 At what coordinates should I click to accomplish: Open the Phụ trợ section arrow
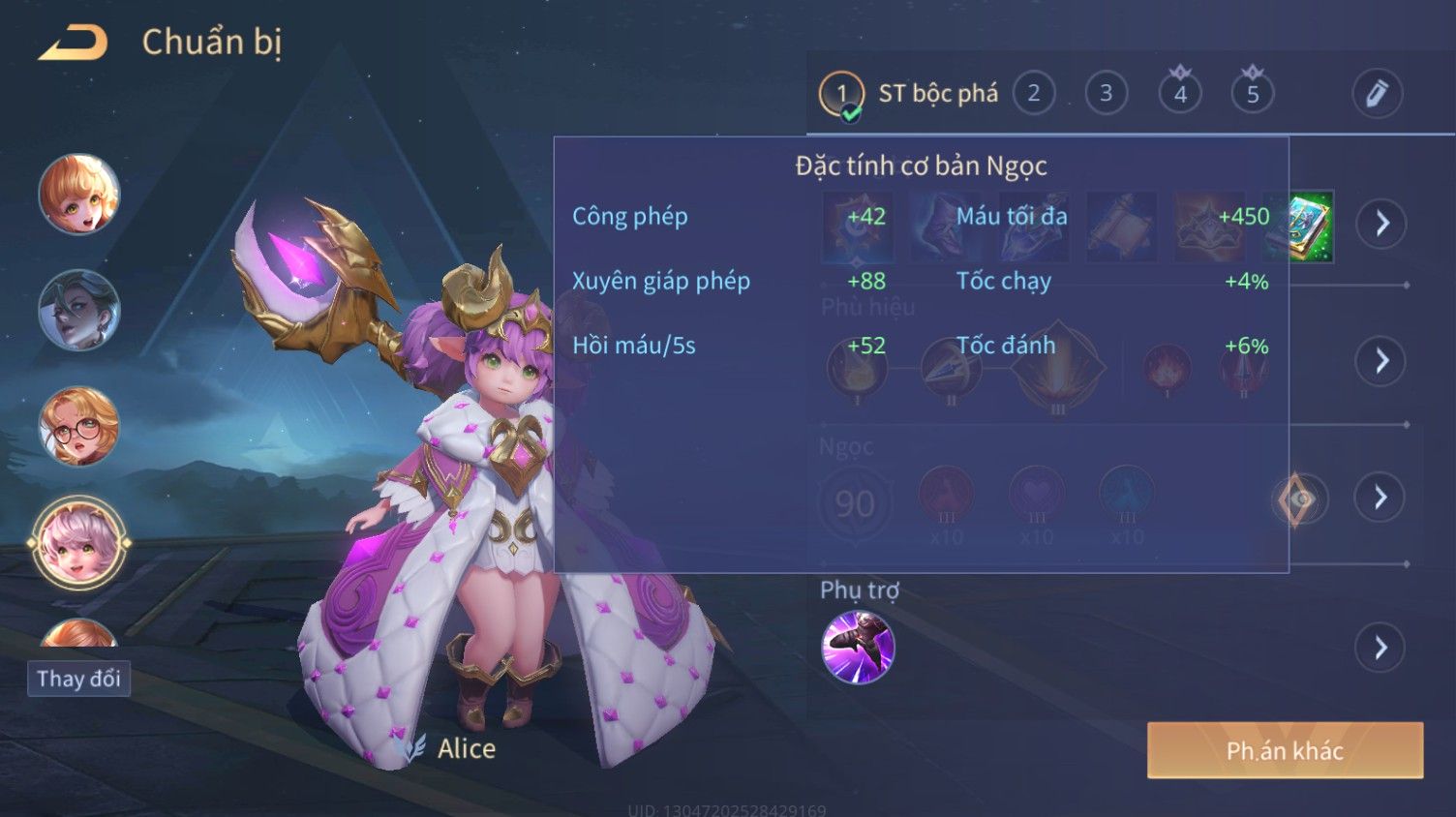pyautogui.click(x=1380, y=647)
